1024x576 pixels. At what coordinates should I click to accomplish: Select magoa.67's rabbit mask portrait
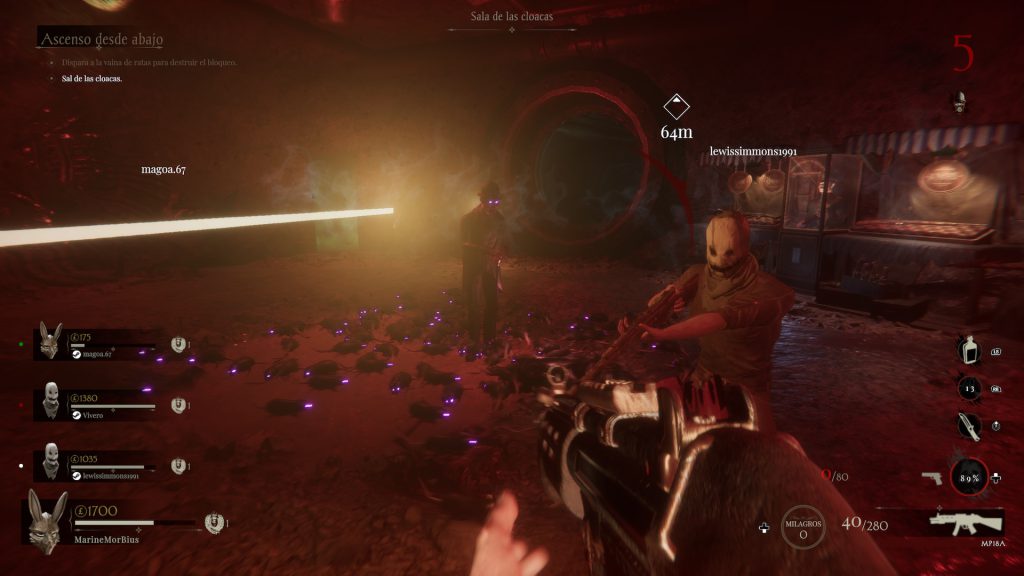50,341
